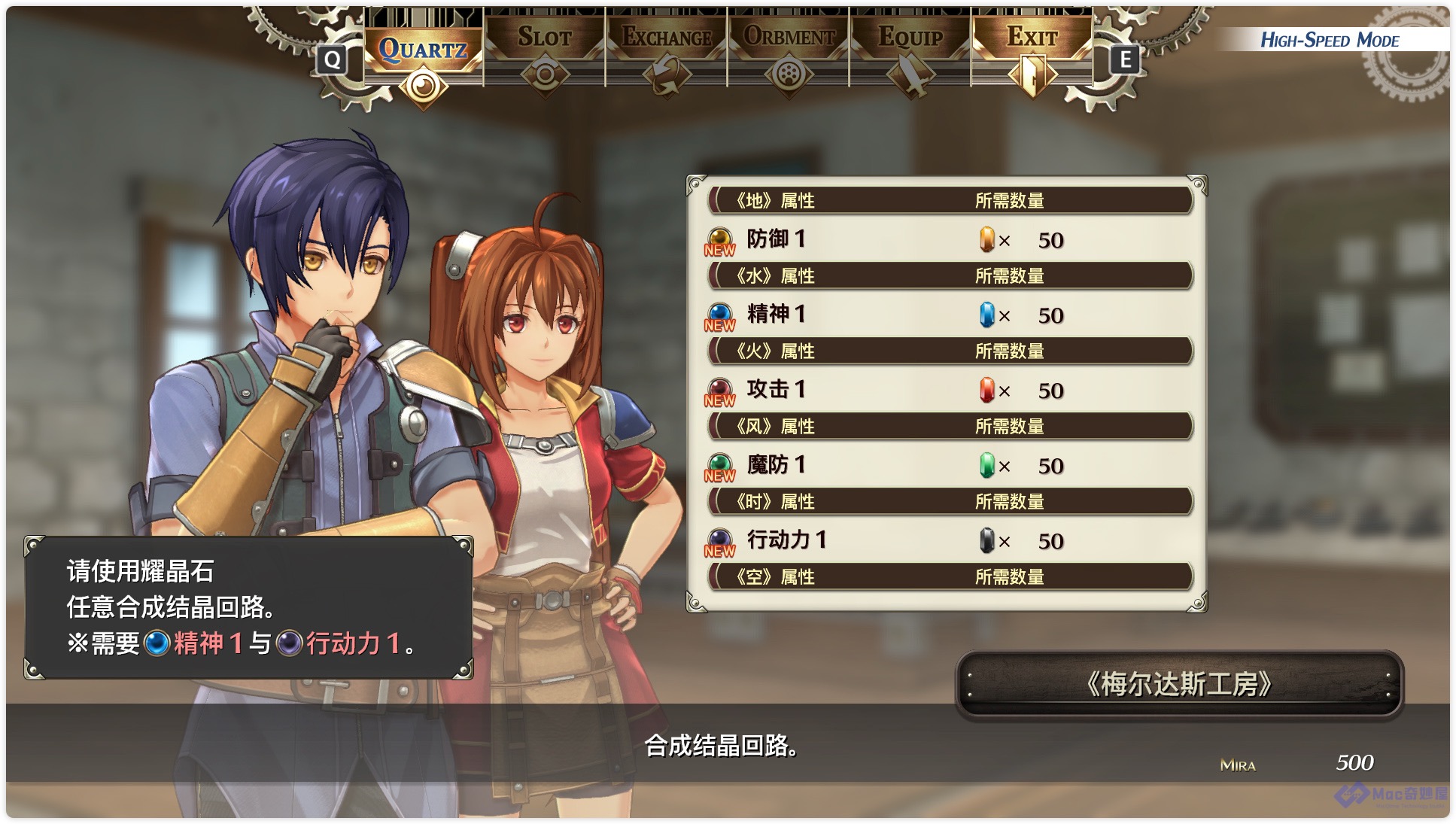Choose the Exit tab

coord(1032,38)
